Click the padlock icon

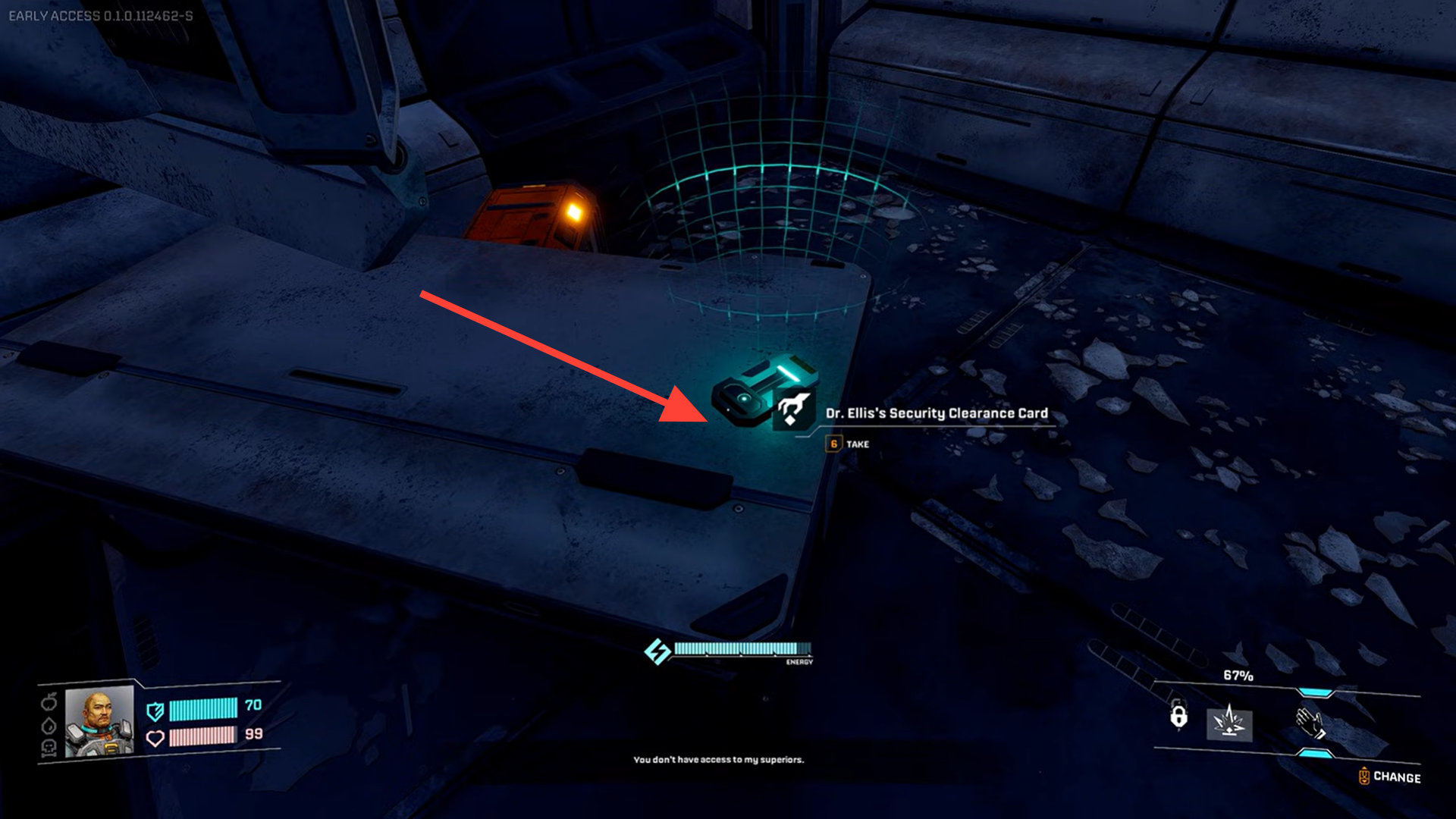point(1178,716)
